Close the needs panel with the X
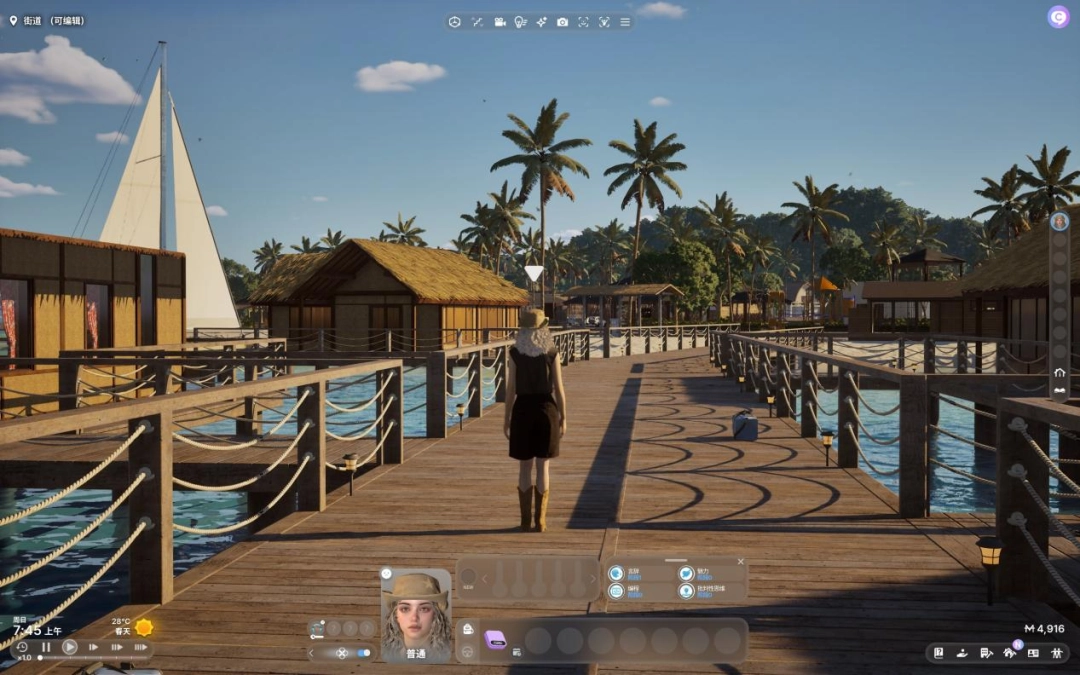The height and width of the screenshot is (675, 1080). (740, 562)
